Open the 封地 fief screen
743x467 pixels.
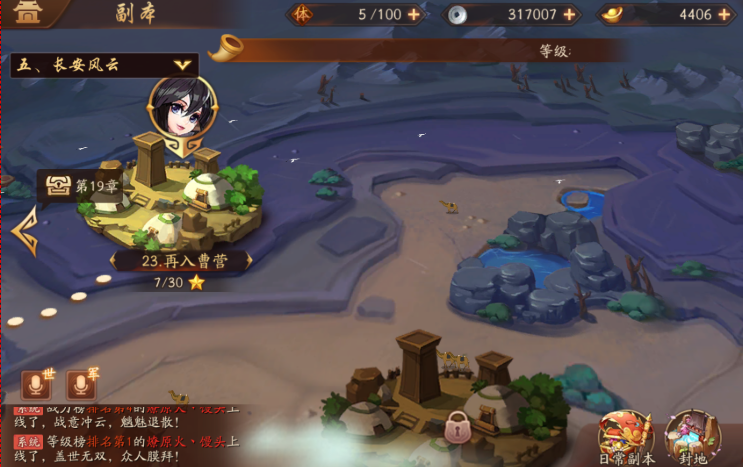click(693, 436)
